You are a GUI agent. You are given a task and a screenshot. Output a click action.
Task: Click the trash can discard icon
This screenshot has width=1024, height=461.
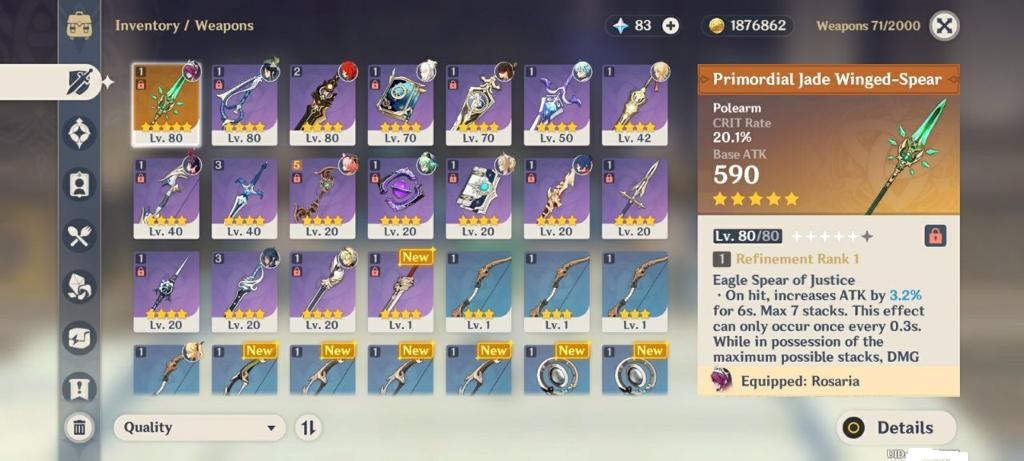79,428
